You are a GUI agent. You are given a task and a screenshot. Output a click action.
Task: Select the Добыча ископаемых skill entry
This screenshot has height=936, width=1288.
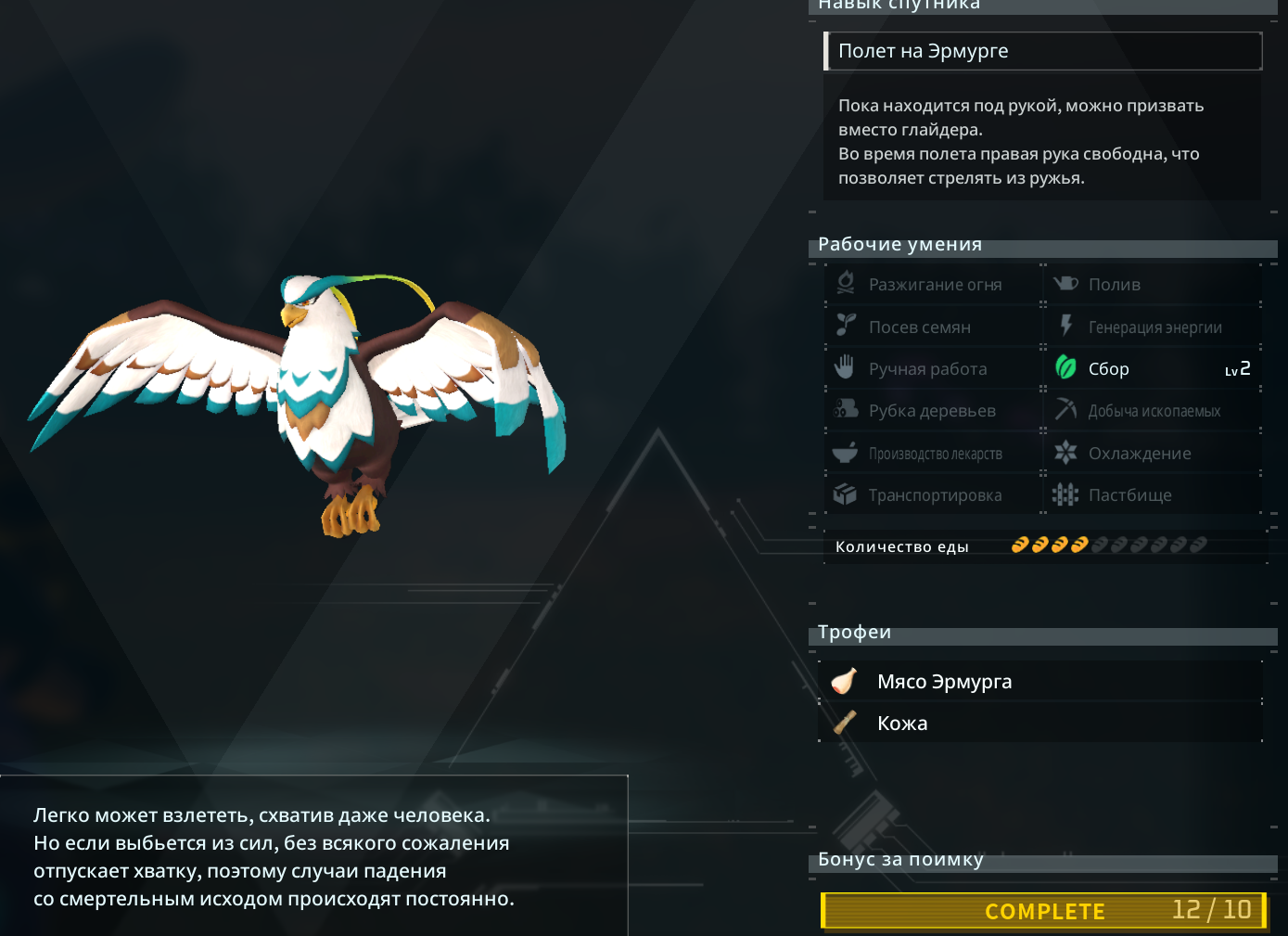point(1153,411)
